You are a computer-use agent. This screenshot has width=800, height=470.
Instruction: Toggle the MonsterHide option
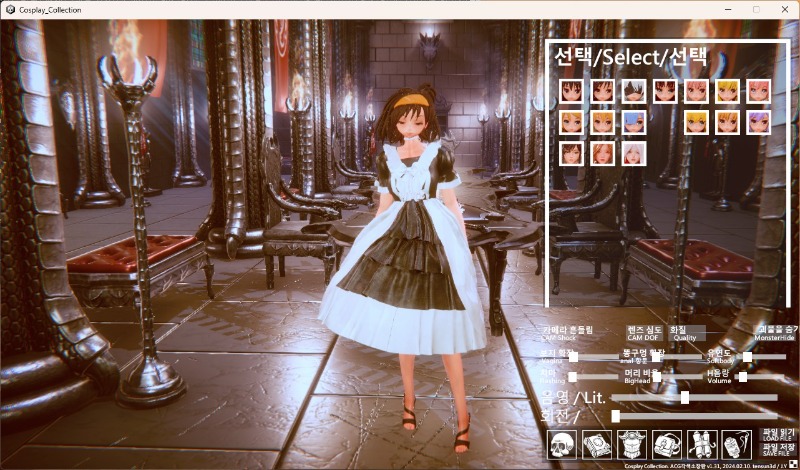[775, 333]
